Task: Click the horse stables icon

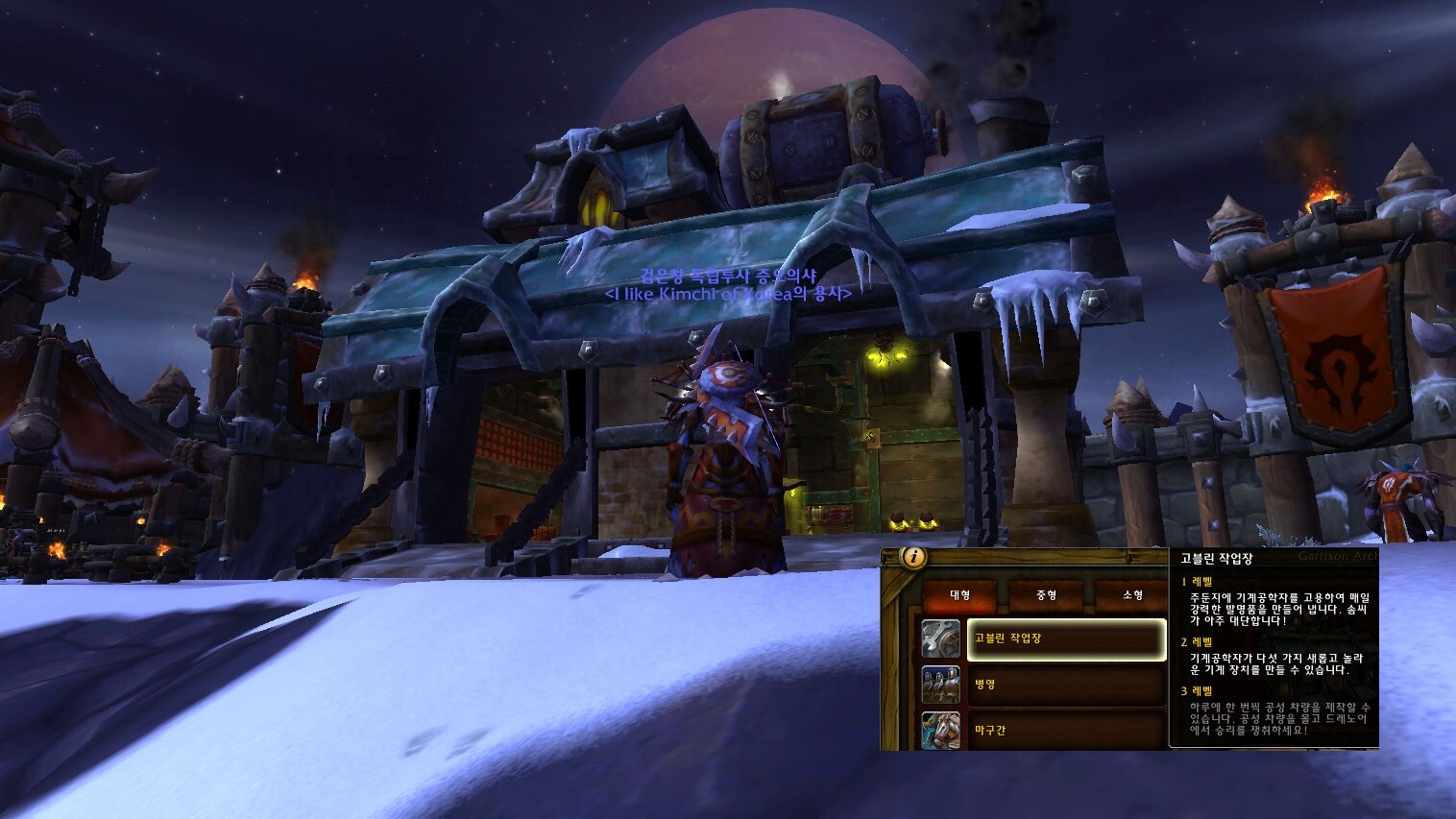Action: click(940, 730)
